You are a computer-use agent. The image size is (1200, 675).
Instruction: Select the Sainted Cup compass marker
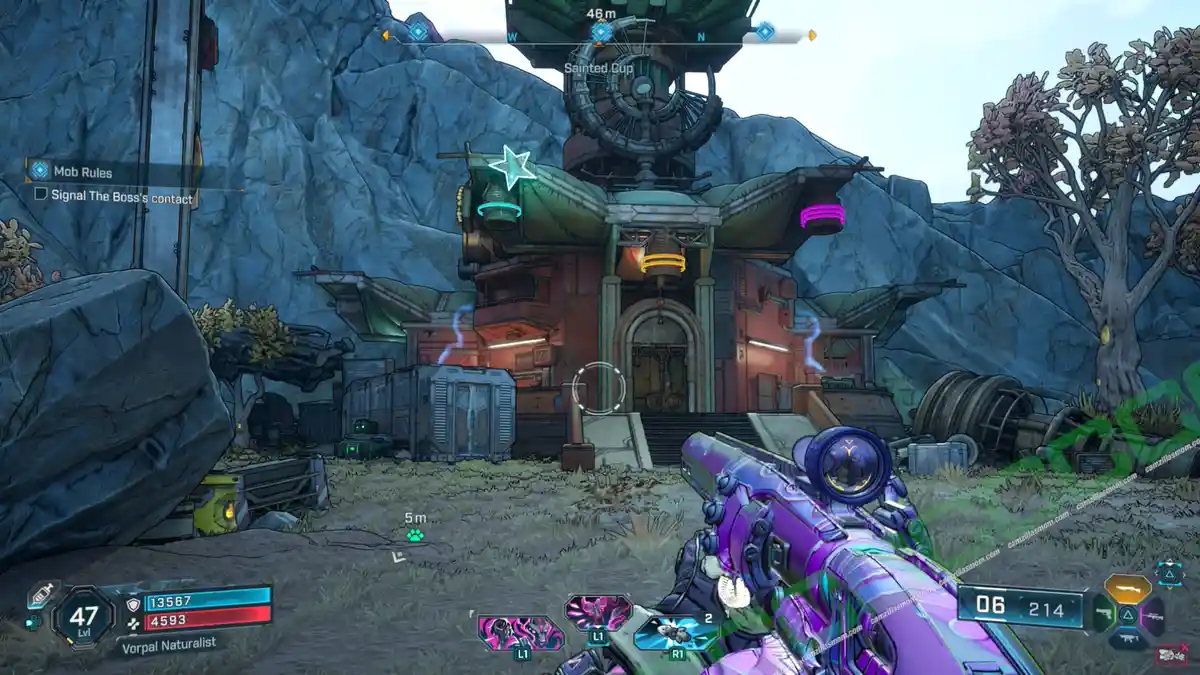[x=600, y=32]
